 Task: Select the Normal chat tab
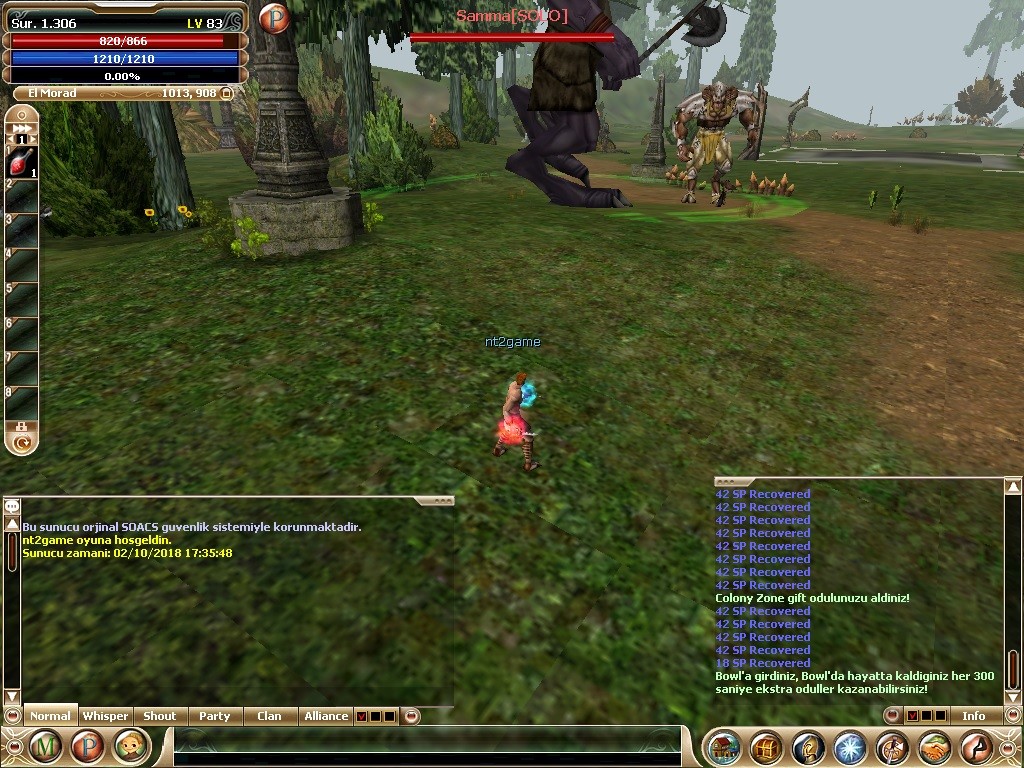[50, 716]
